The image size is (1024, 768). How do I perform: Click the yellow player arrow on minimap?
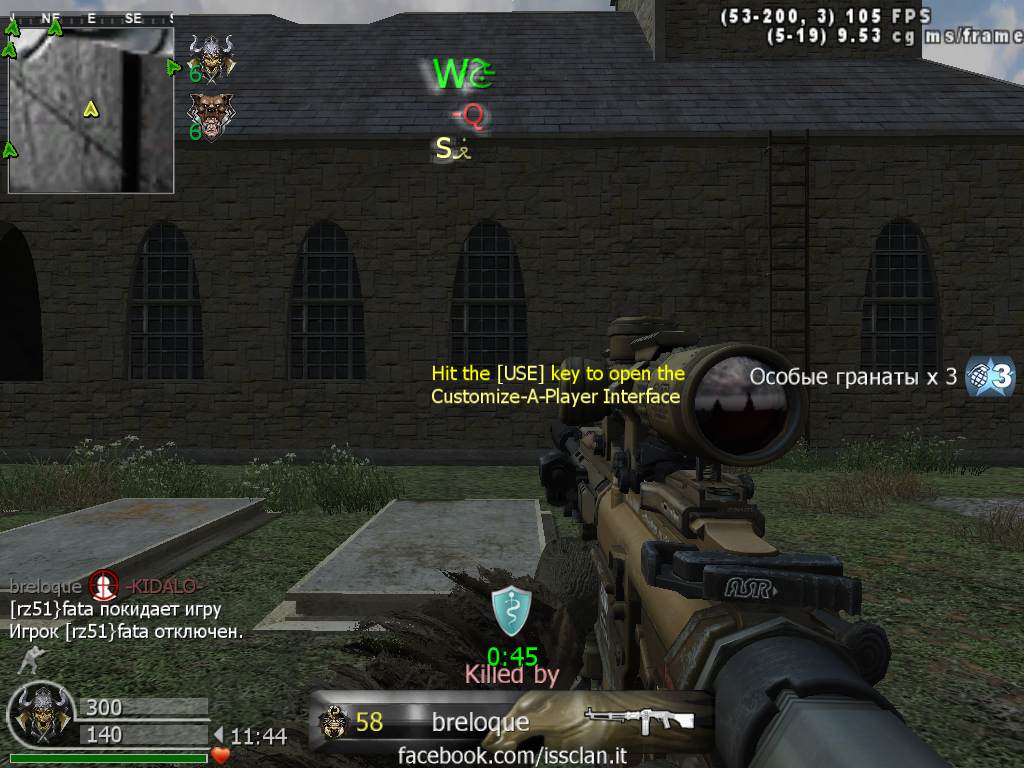pyautogui.click(x=90, y=108)
